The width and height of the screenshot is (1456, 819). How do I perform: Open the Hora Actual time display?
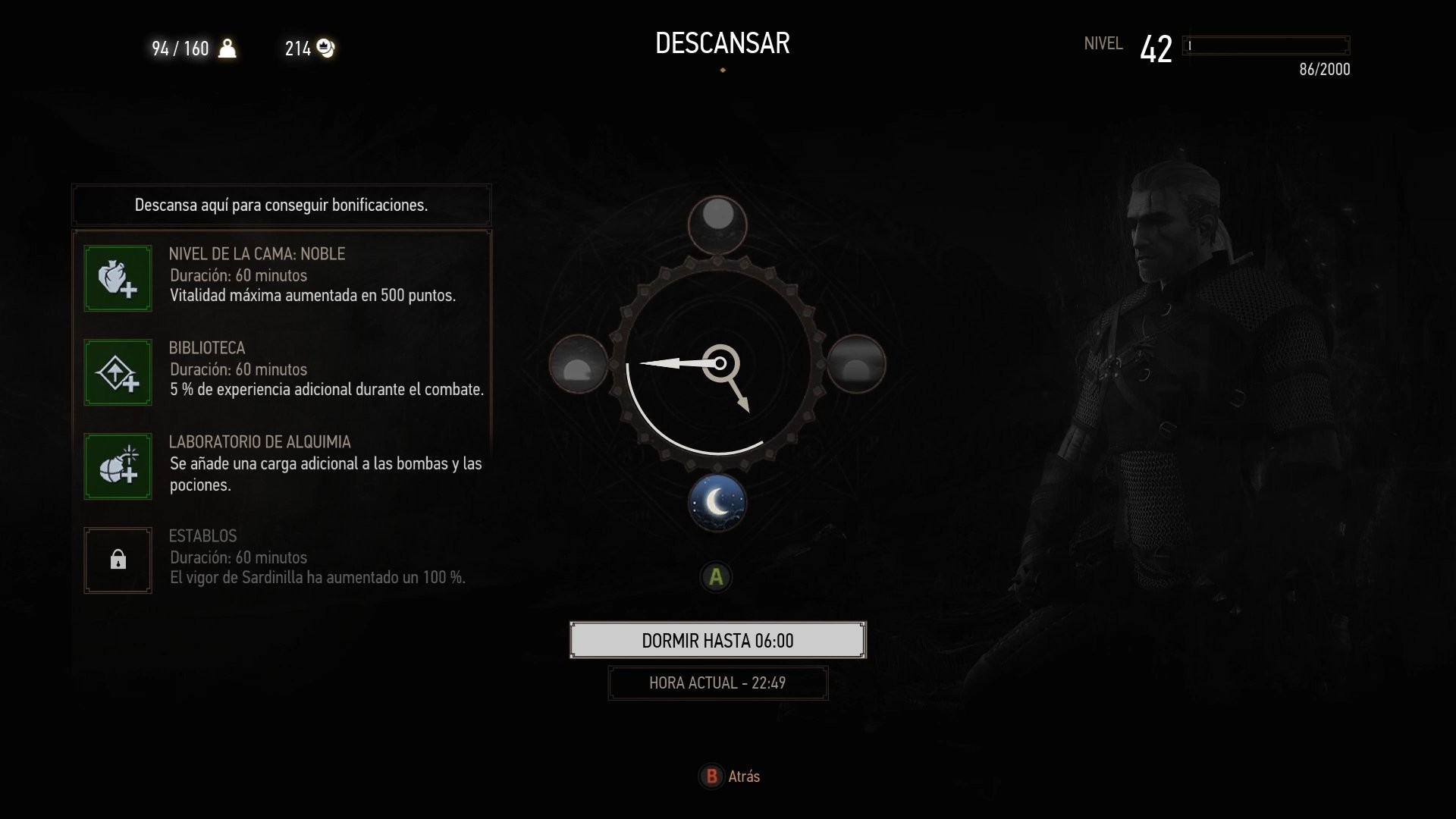[x=717, y=682]
